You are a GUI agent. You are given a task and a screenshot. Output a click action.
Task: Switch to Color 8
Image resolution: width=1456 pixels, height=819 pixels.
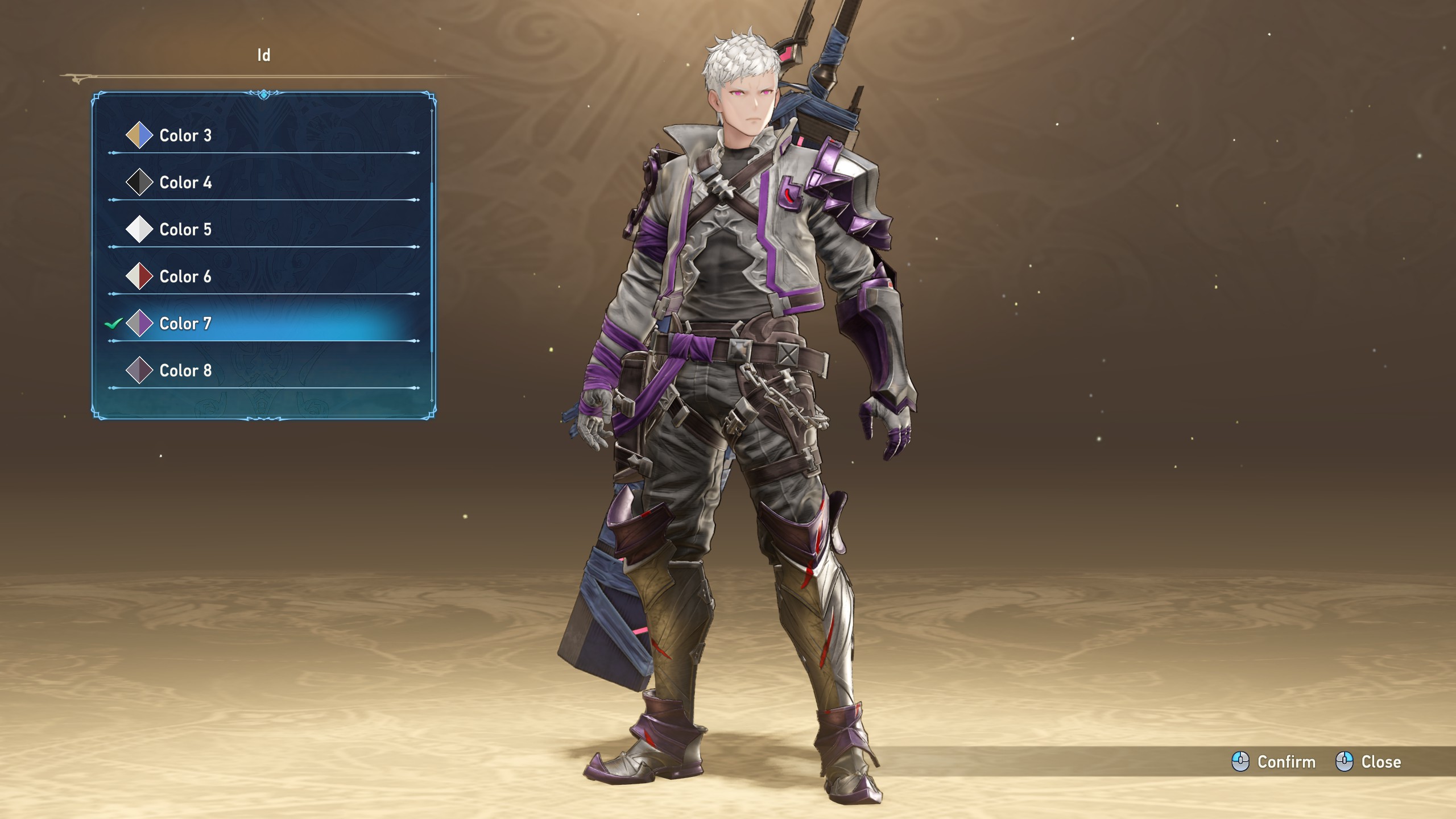coord(185,371)
